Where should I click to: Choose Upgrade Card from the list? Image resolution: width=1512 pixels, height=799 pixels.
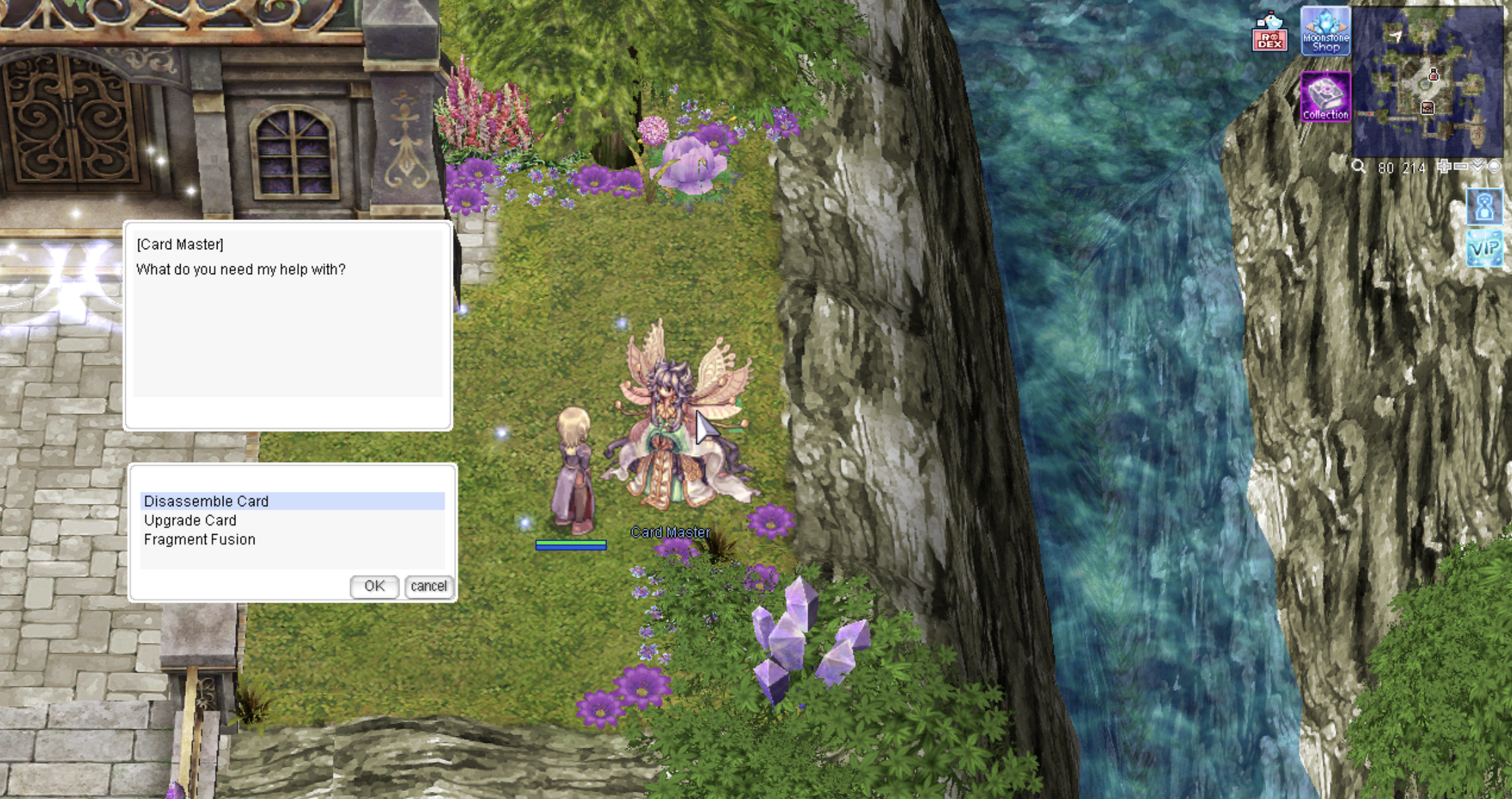(190, 520)
